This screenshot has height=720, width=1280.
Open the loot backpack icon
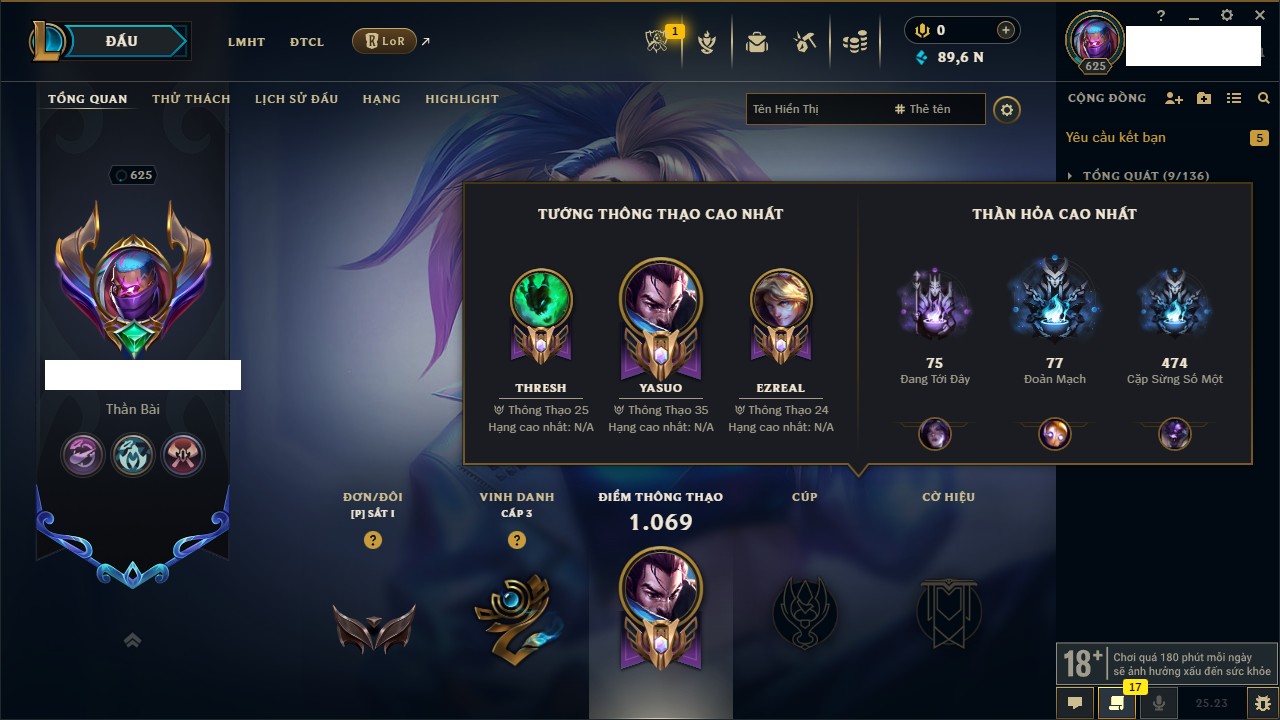click(757, 42)
